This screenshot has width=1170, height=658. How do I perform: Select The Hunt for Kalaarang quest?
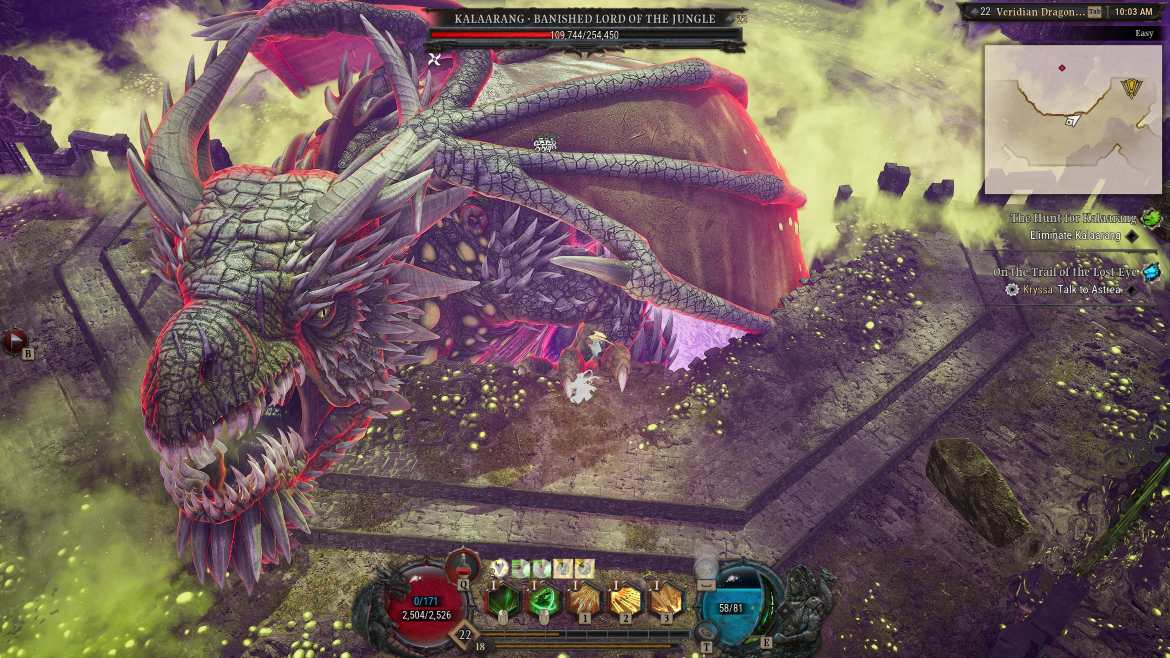click(x=1073, y=218)
